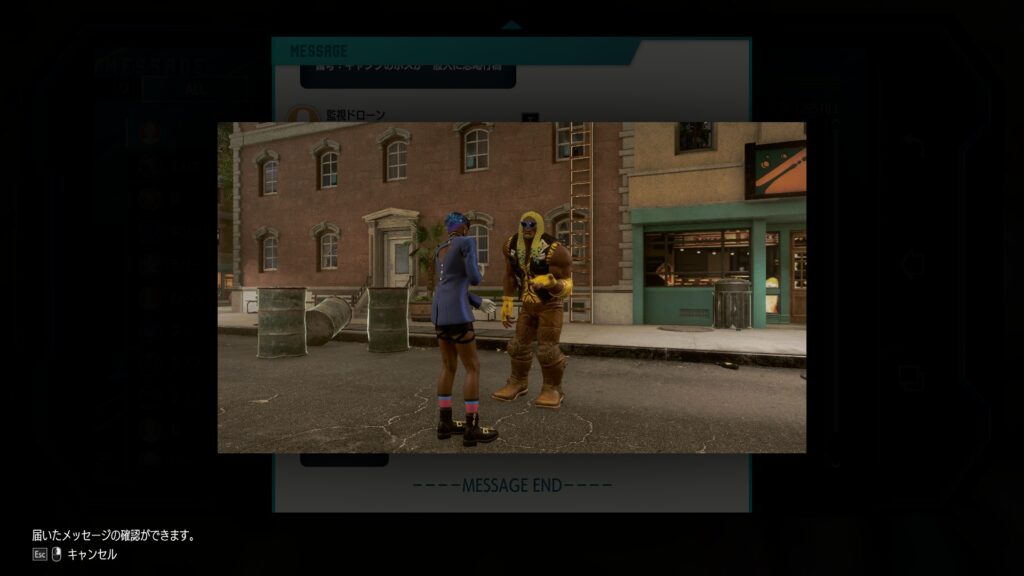Click the enlarged message photo attachment
Viewport: 1024px width, 576px height.
click(511, 287)
